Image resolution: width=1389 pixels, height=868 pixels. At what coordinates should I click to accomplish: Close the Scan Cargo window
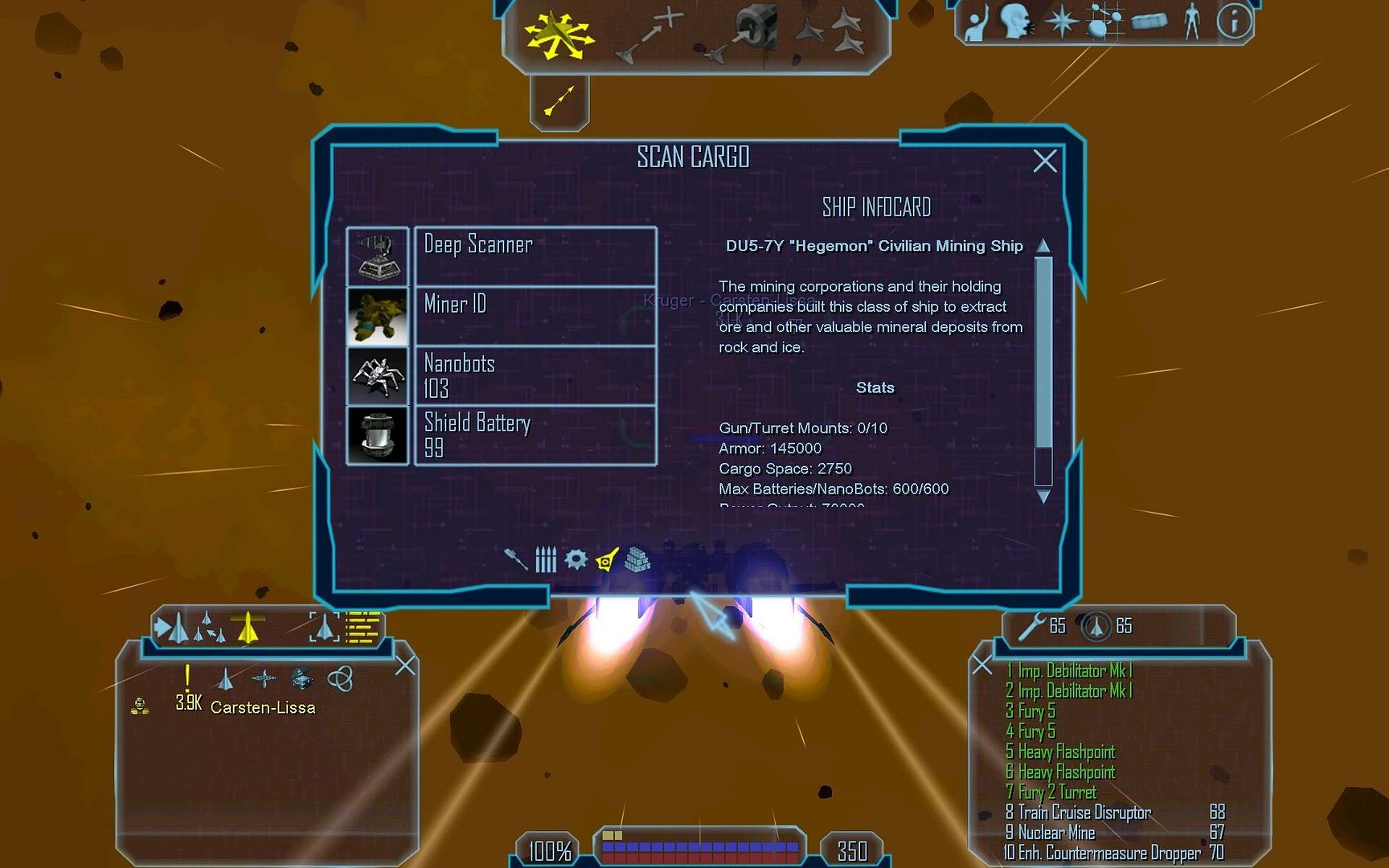1044,162
